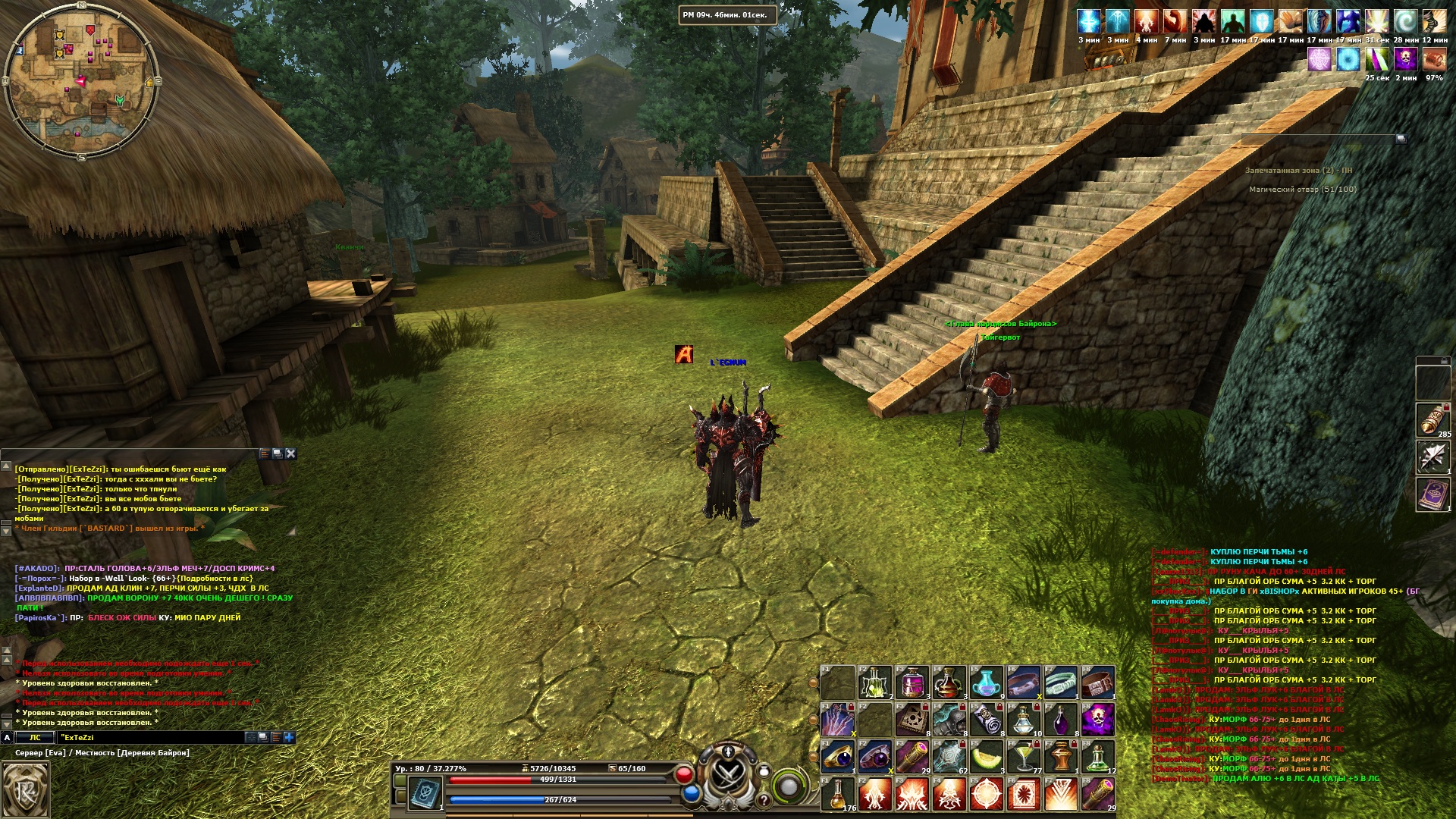Click the blue mana orb button
This screenshot has height=819, width=1456.
pyautogui.click(x=691, y=794)
